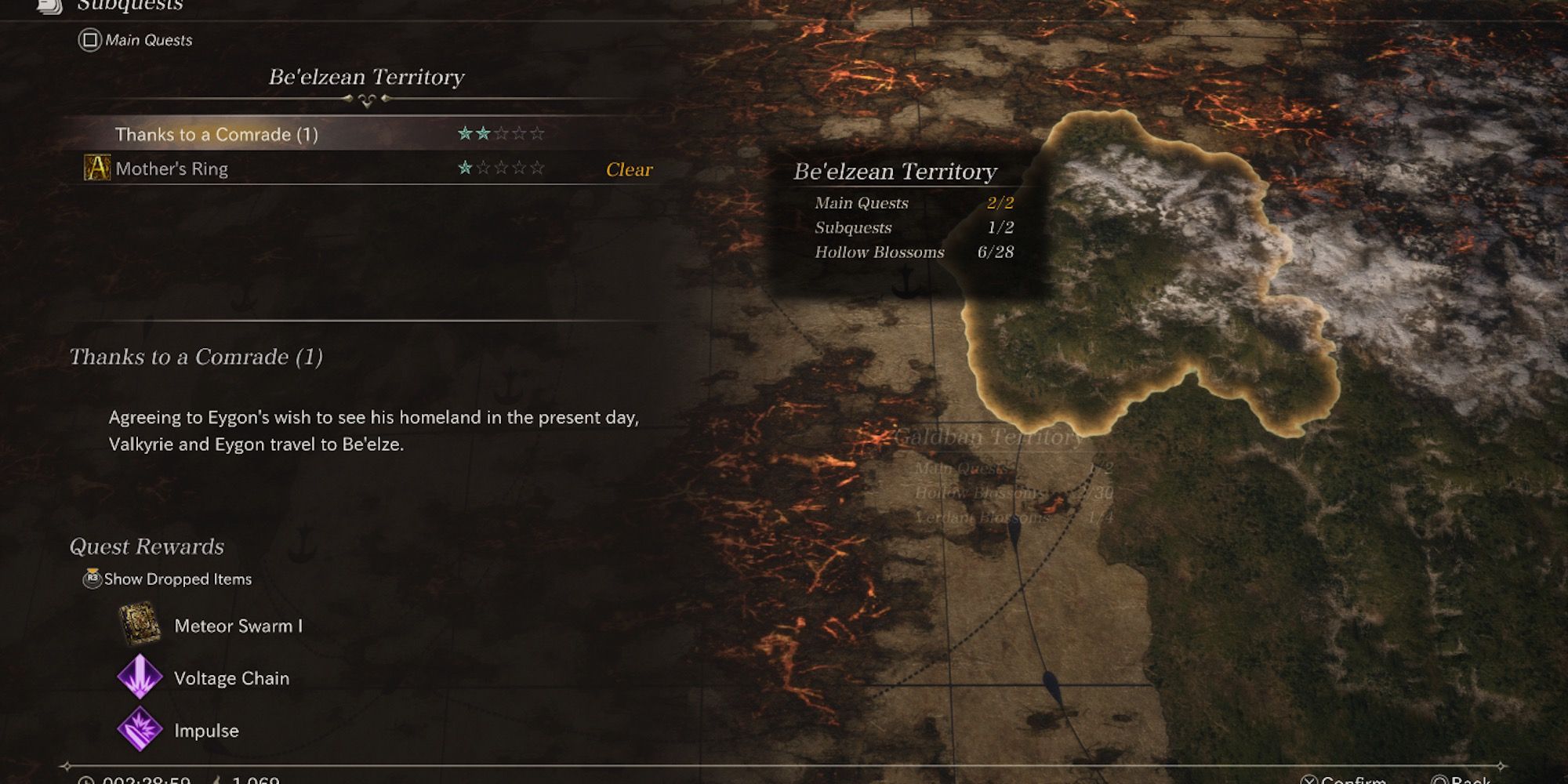Click the clock icon showing playtime
This screenshot has height=784, width=1568.
pyautogui.click(x=85, y=781)
